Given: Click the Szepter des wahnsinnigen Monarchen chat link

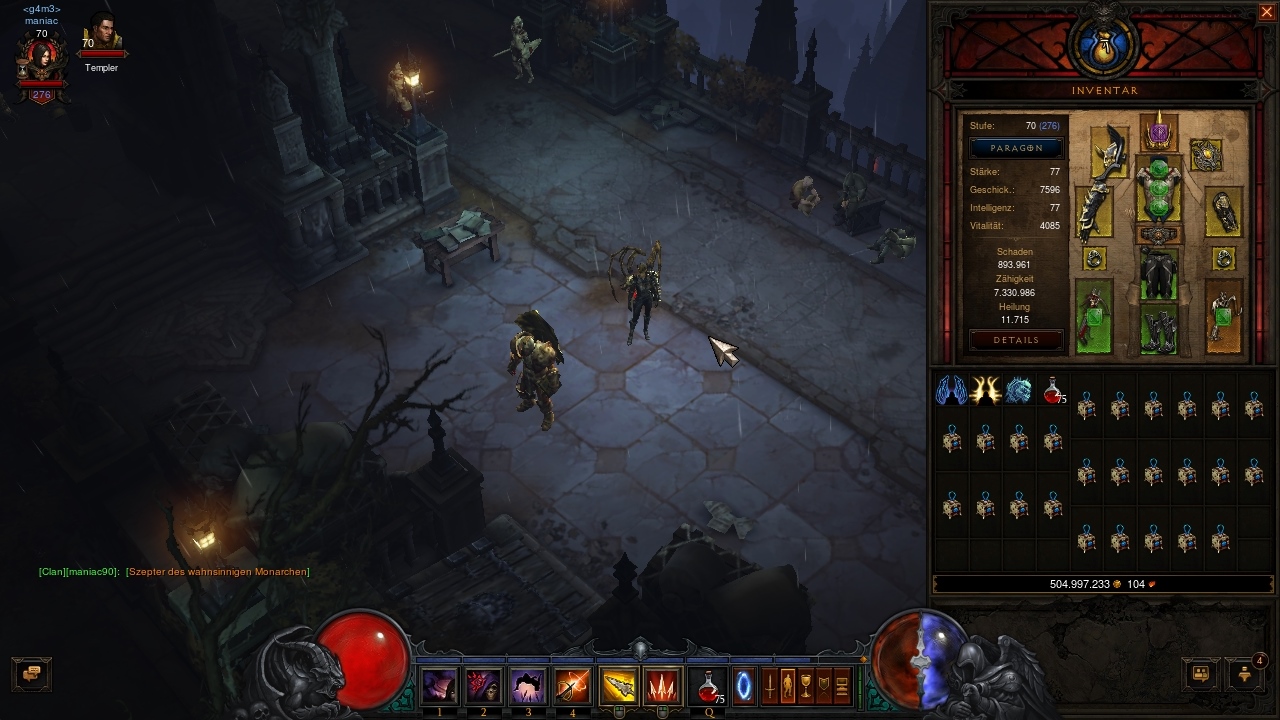Looking at the screenshot, I should [x=217, y=572].
